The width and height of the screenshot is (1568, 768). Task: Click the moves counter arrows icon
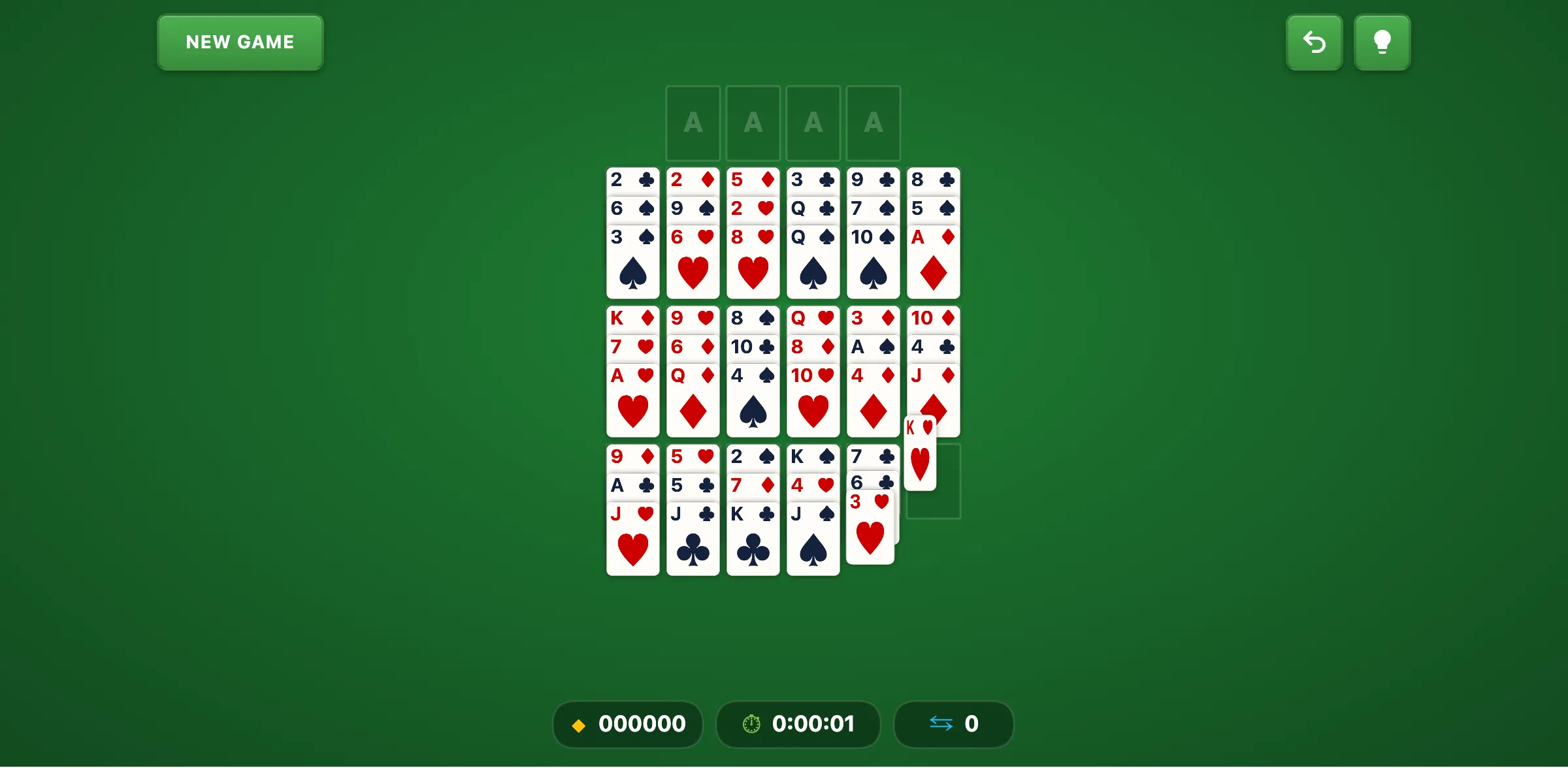pos(941,724)
